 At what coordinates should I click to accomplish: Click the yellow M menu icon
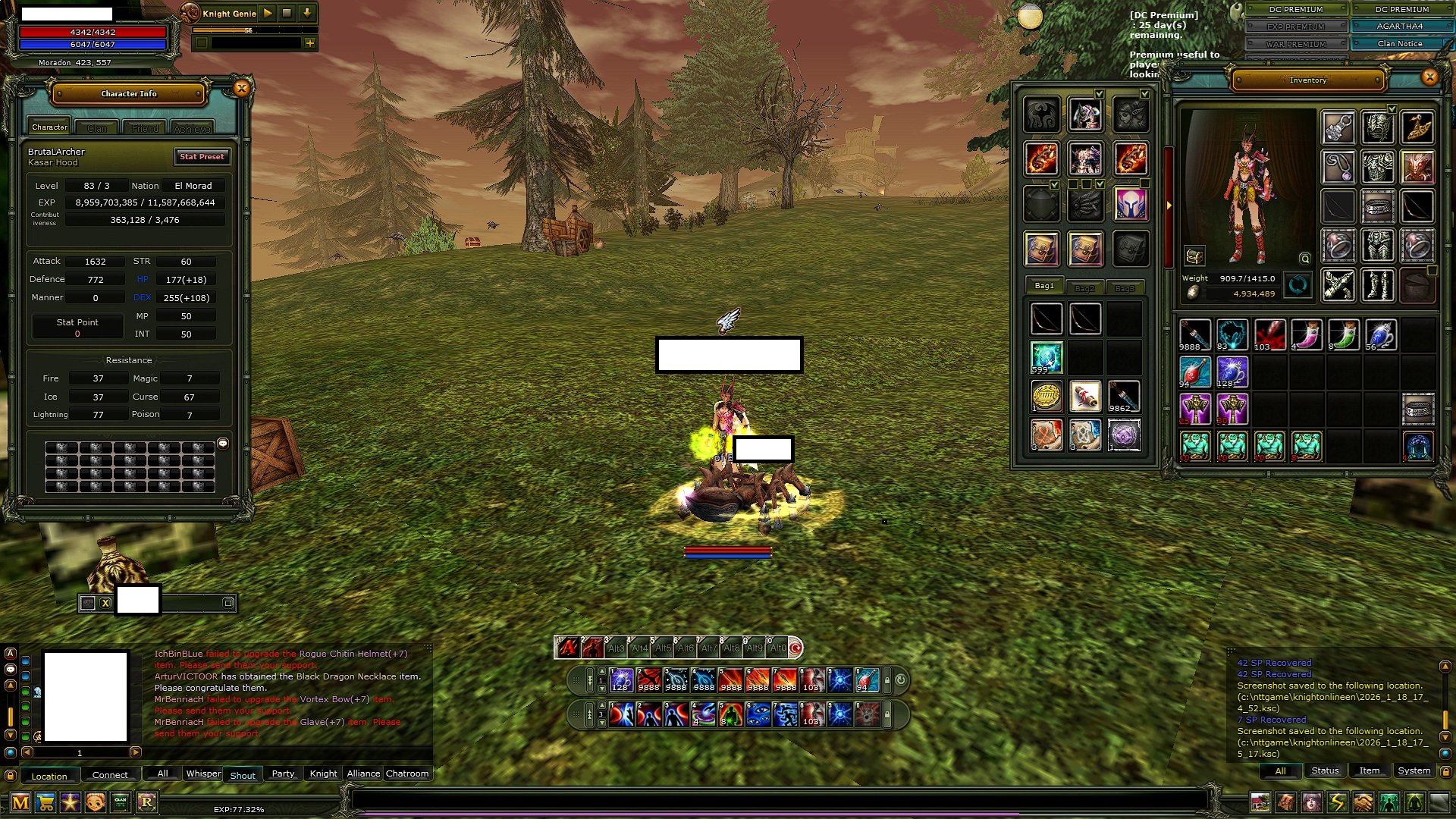pyautogui.click(x=20, y=802)
